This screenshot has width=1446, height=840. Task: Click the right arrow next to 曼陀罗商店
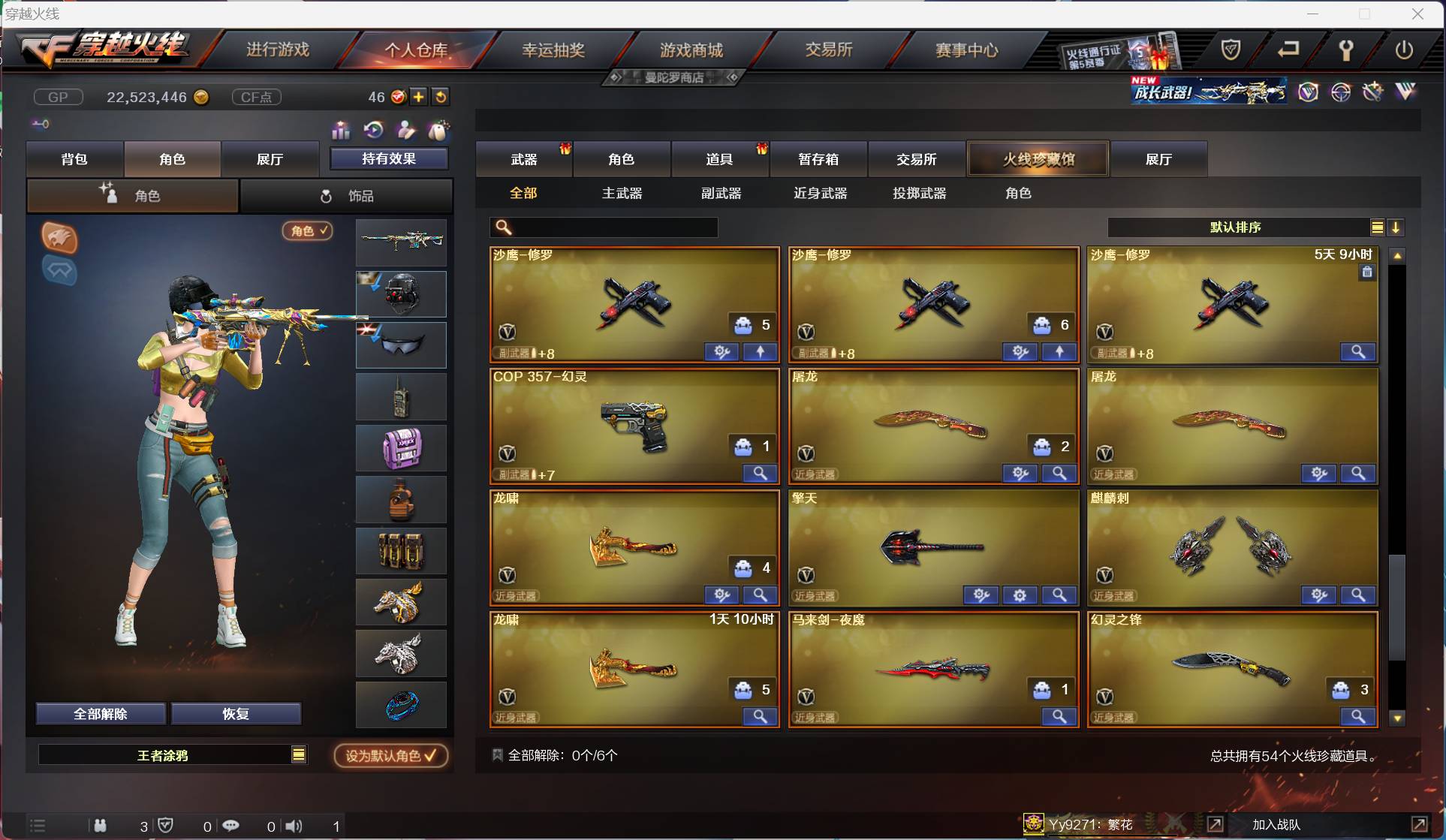pyautogui.click(x=730, y=77)
